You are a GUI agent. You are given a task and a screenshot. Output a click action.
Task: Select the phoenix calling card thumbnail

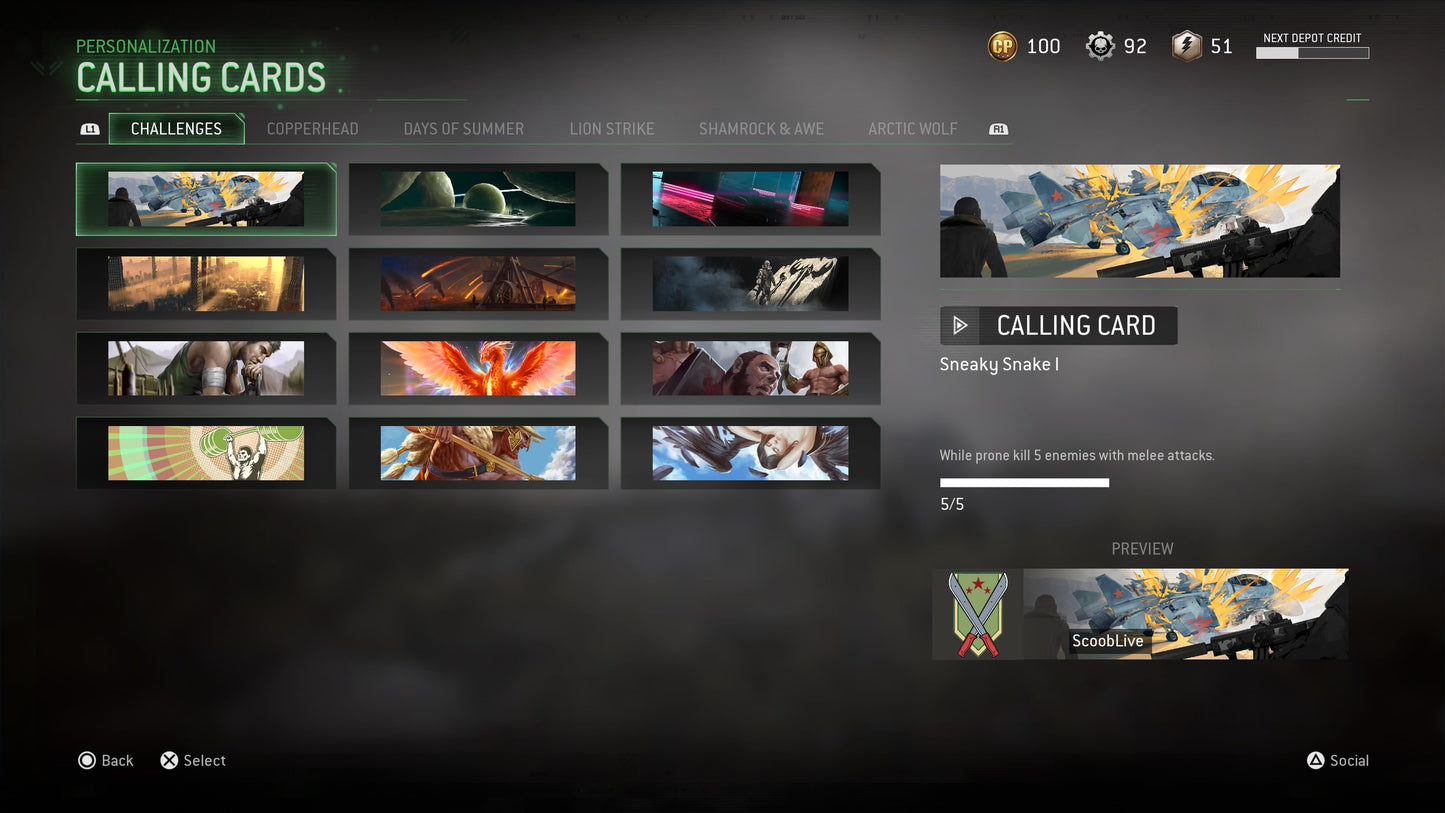tap(477, 368)
